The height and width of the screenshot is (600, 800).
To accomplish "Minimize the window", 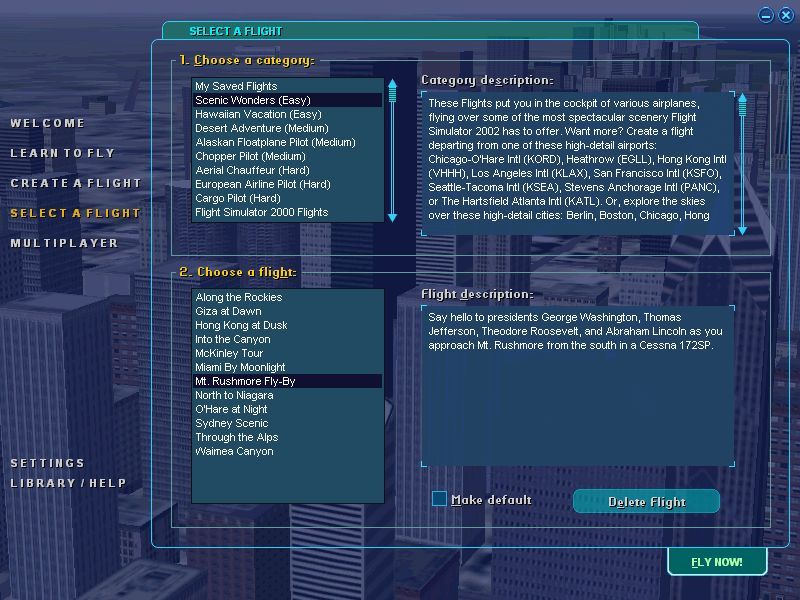I will point(766,15).
